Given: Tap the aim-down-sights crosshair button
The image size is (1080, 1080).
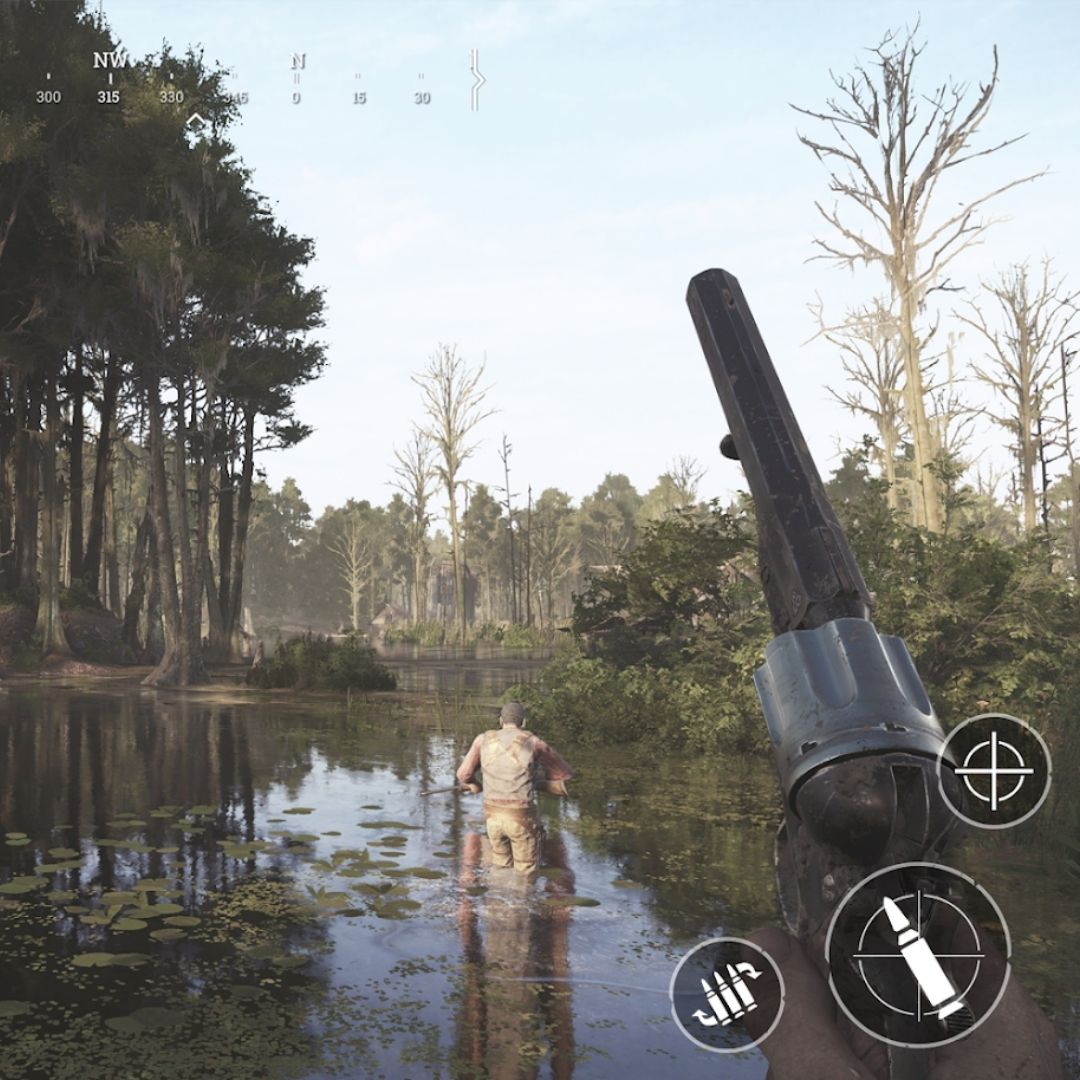Looking at the screenshot, I should [993, 770].
